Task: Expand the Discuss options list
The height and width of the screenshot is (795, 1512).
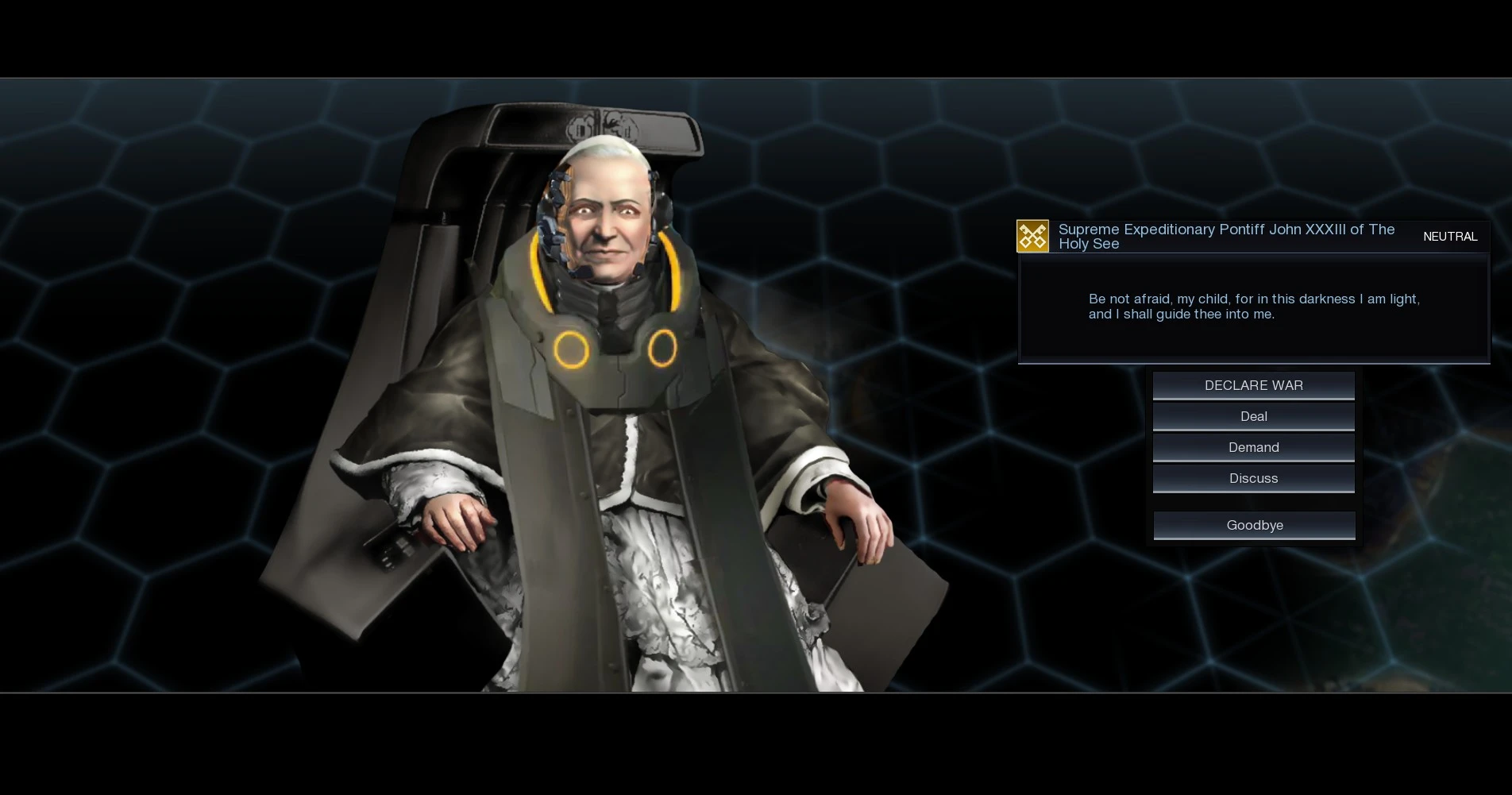Action: (x=1253, y=477)
